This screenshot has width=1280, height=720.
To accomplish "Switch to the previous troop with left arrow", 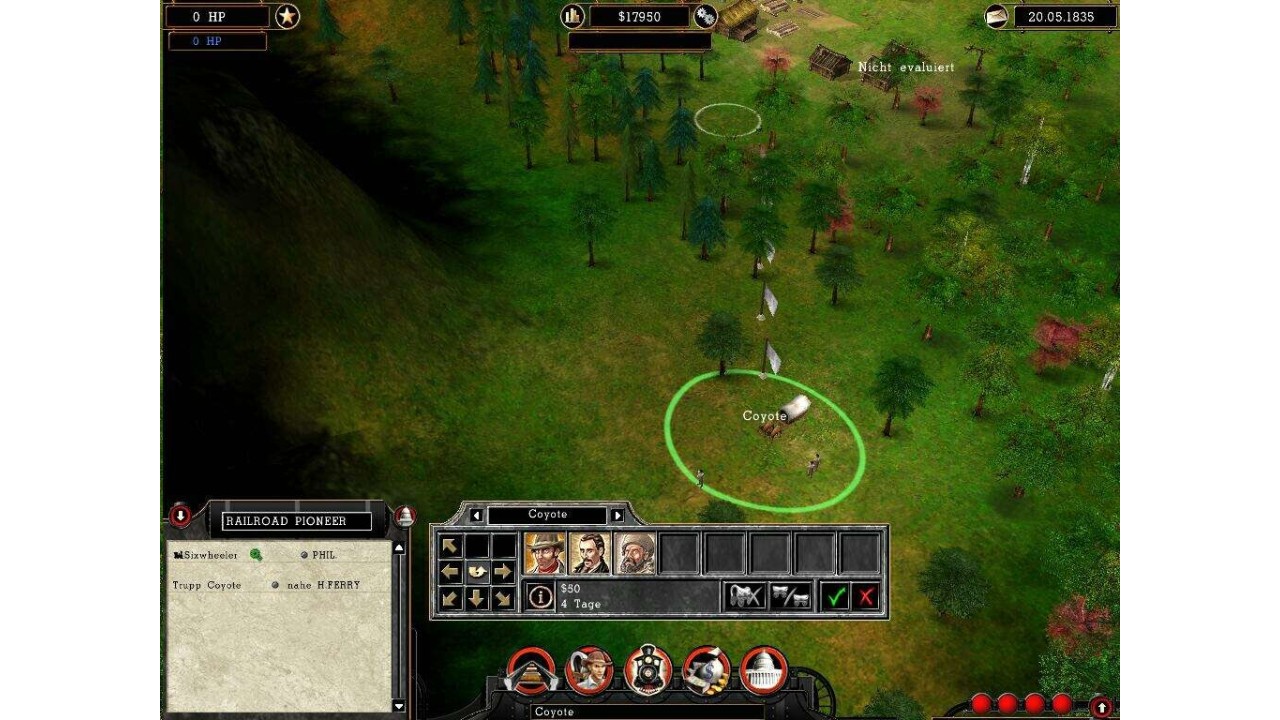I will click(476, 515).
